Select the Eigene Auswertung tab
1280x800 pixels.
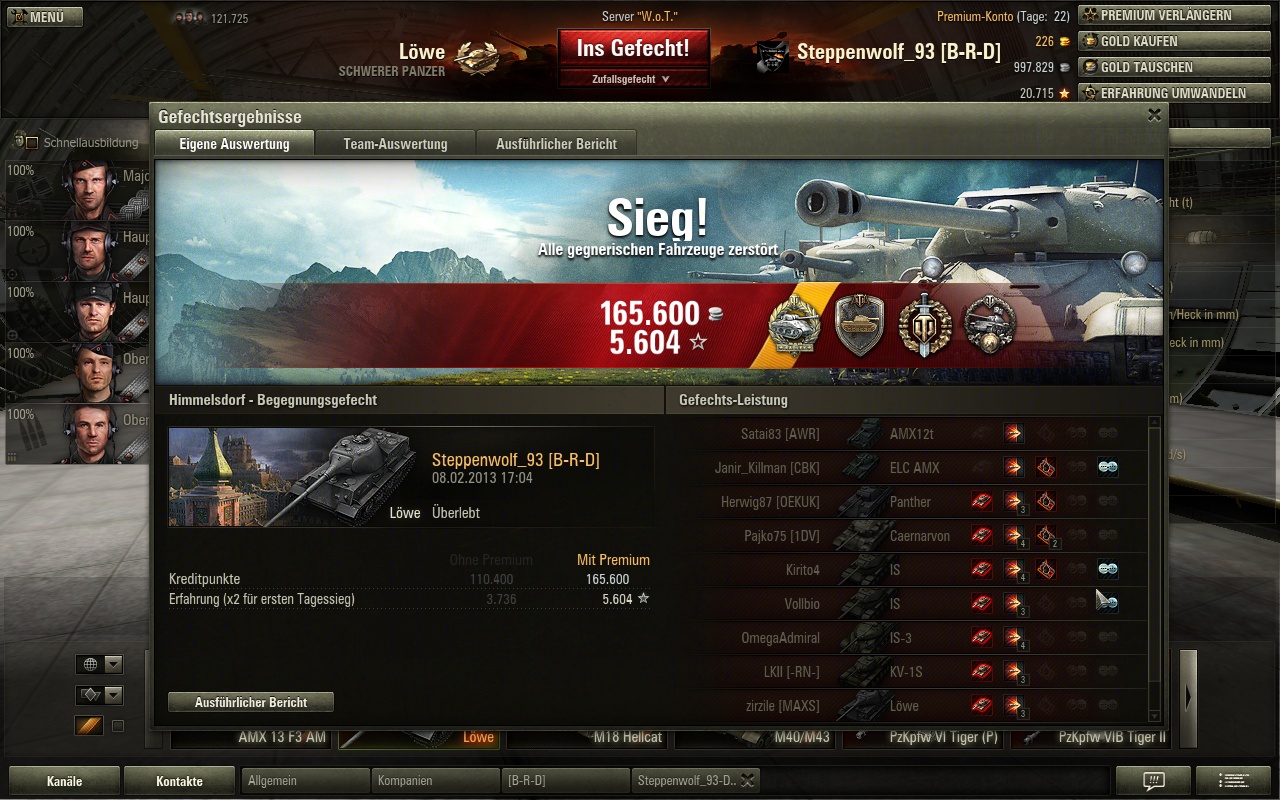tap(234, 144)
